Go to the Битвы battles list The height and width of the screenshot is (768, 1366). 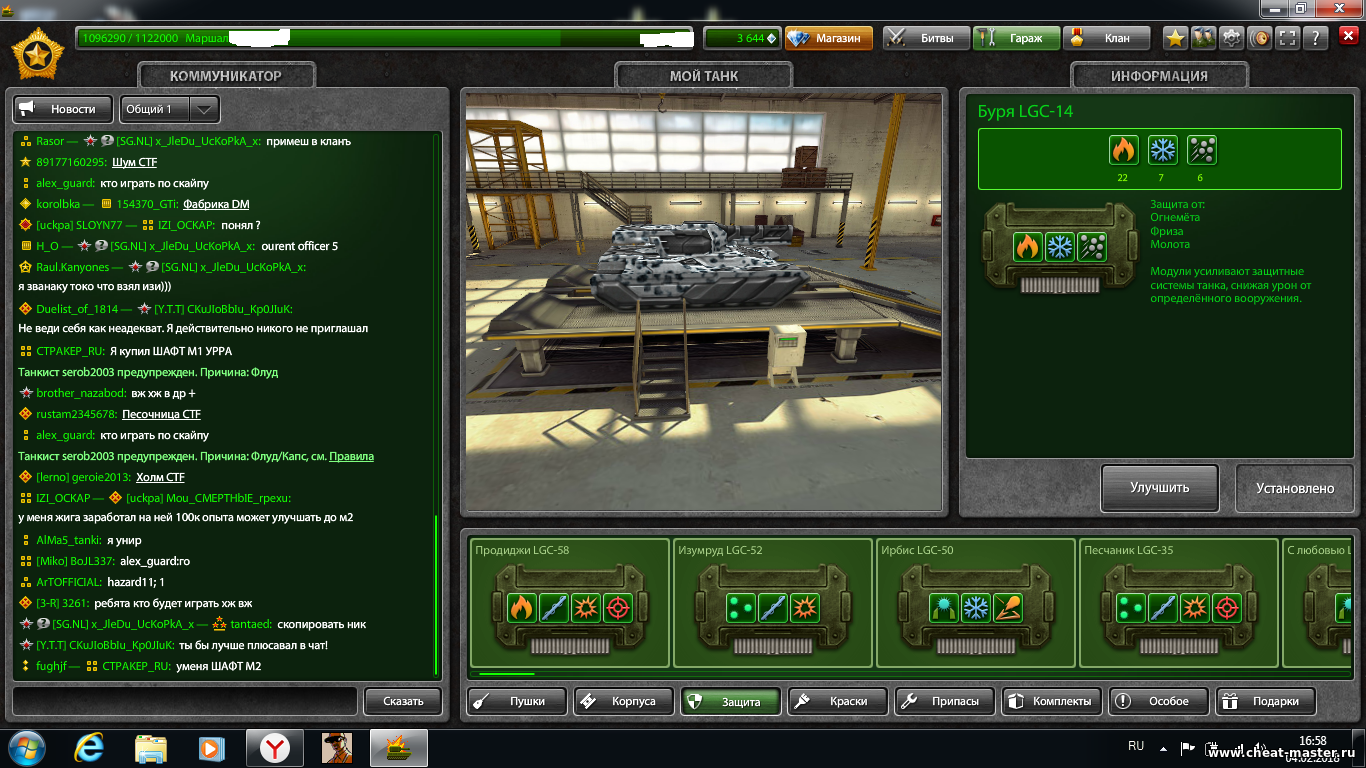tap(926, 38)
